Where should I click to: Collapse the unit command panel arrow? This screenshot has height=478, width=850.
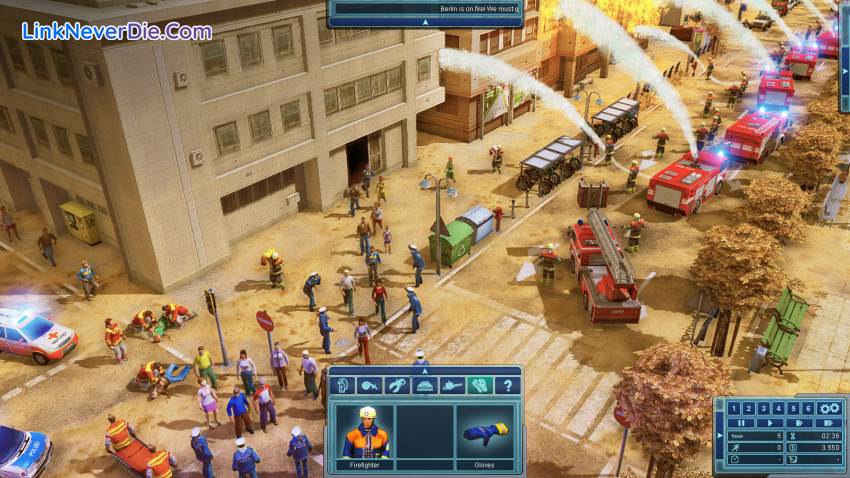click(x=424, y=370)
